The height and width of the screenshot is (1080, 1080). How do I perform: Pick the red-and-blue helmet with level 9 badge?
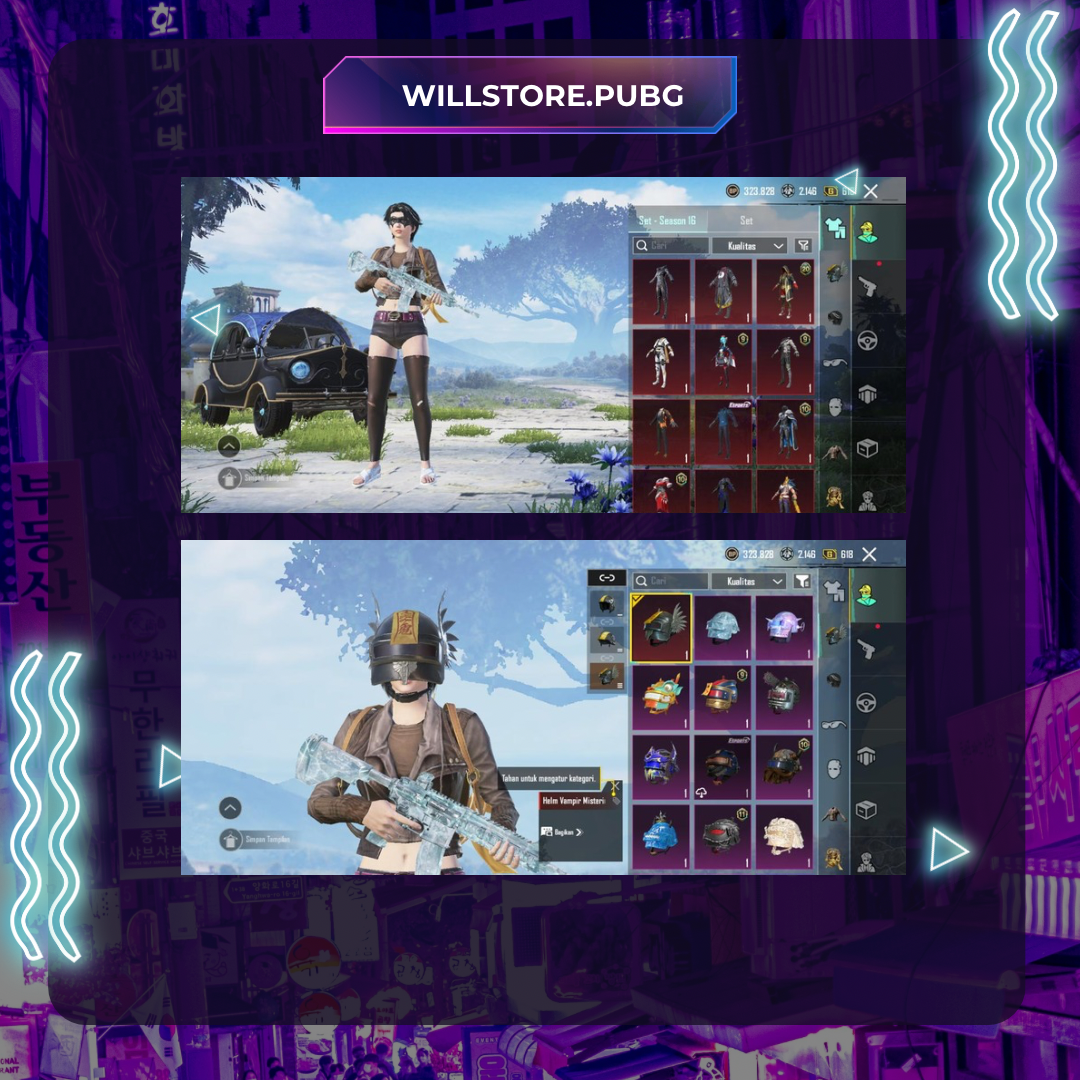pyautogui.click(x=723, y=697)
